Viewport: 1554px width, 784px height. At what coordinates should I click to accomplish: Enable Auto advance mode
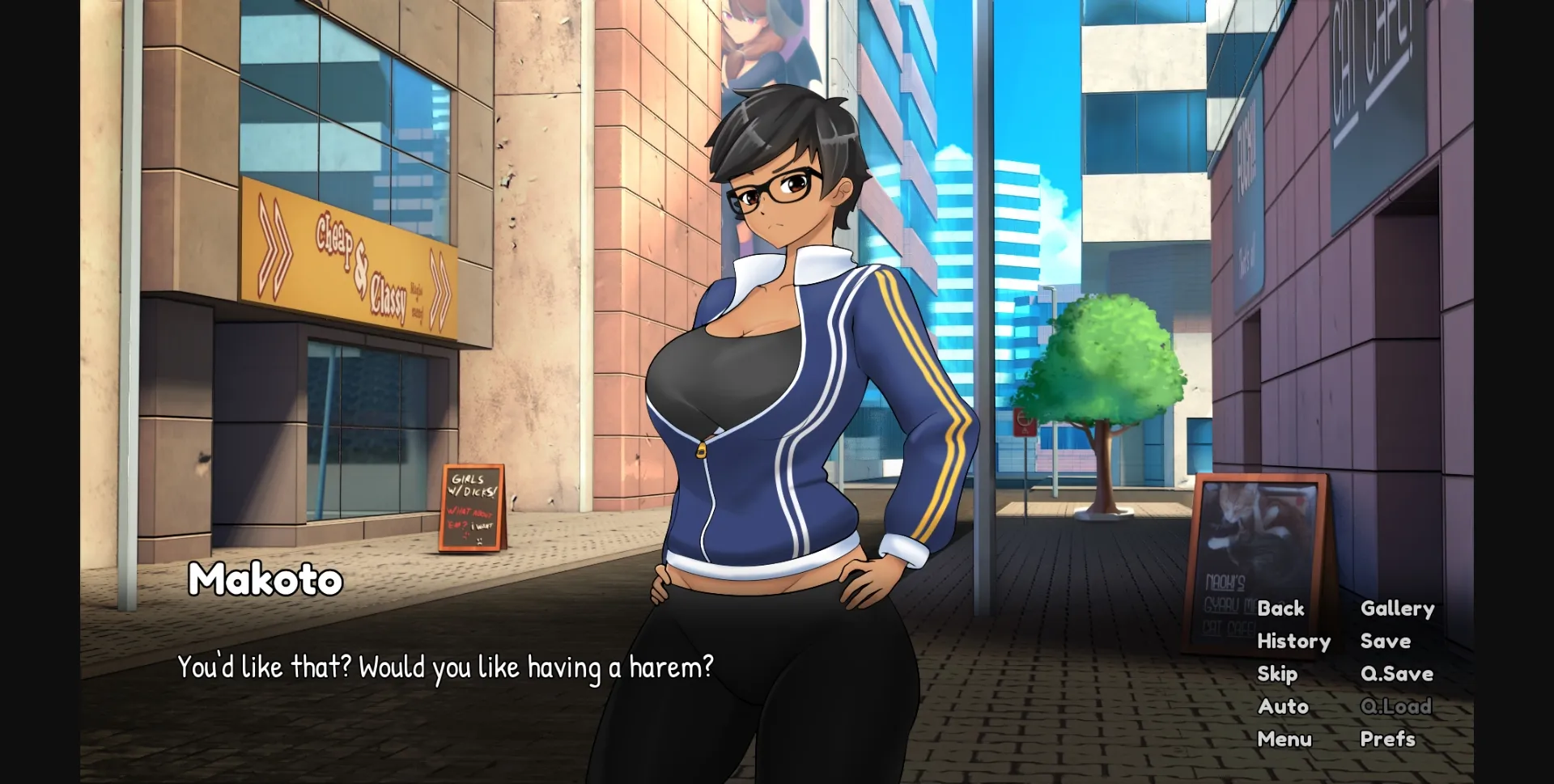point(1284,706)
